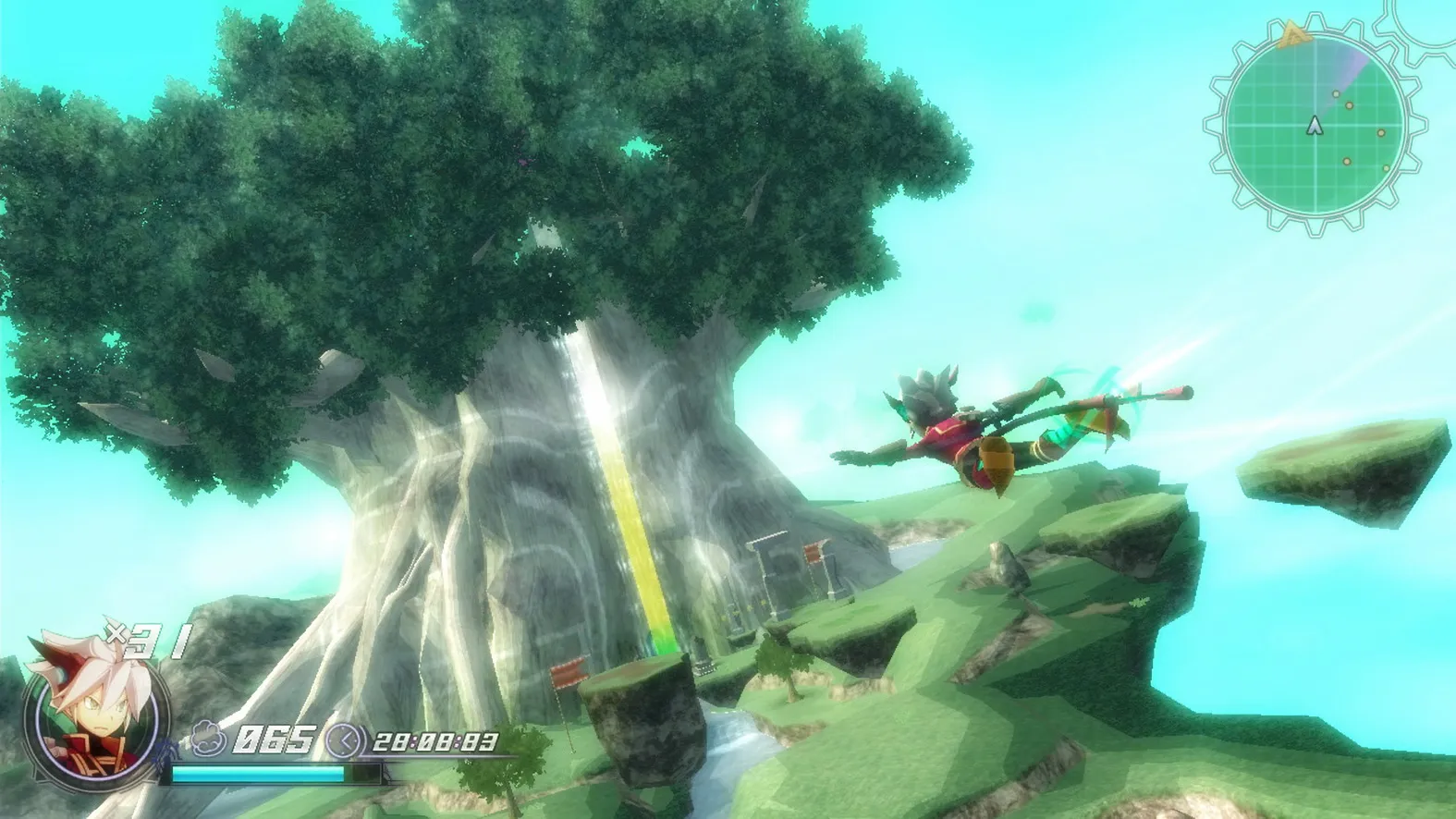
Task: Click the topmost yellow dot on the radar
Action: coord(1337,92)
